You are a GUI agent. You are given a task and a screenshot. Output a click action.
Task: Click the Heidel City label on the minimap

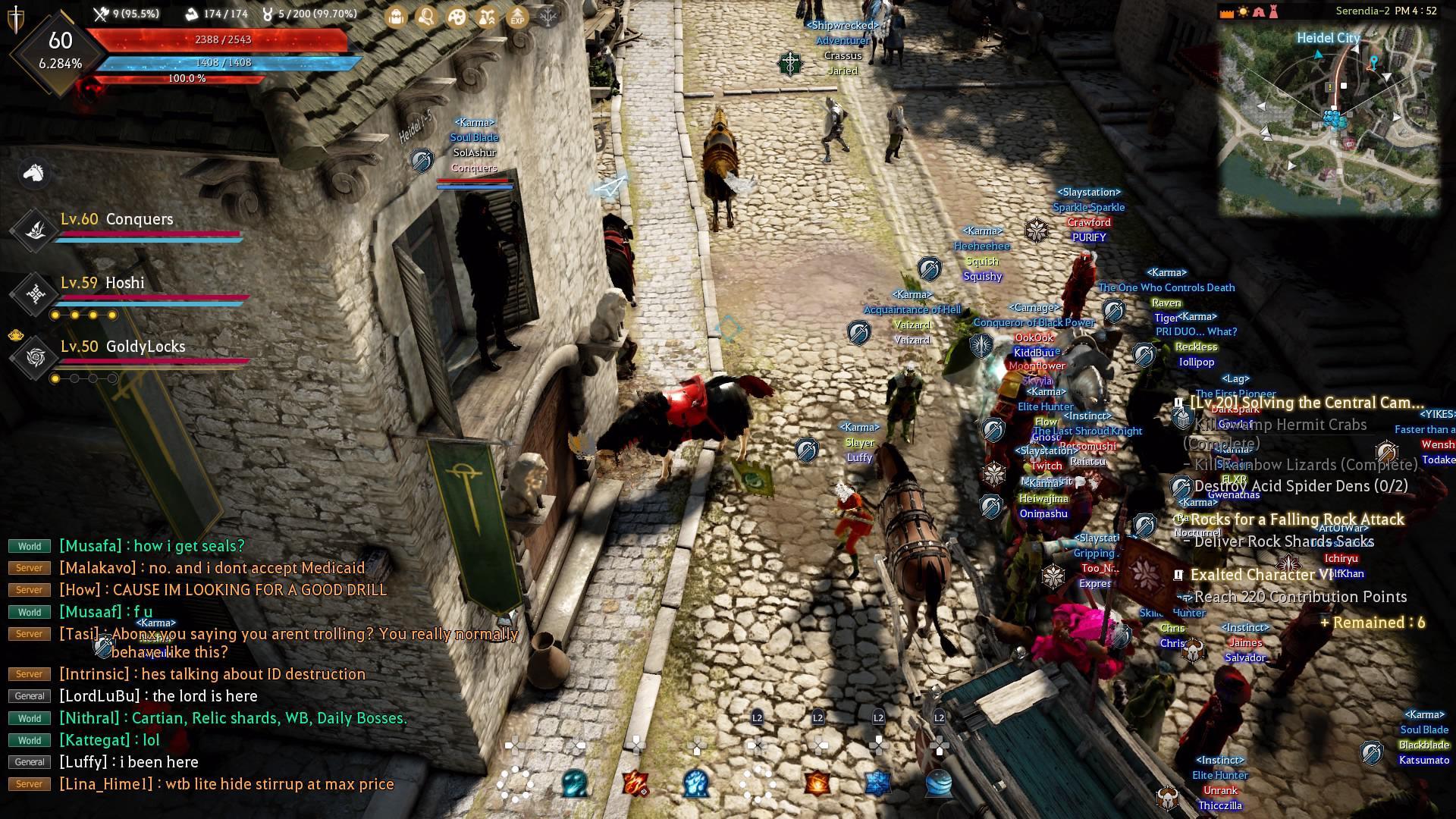[x=1329, y=36]
